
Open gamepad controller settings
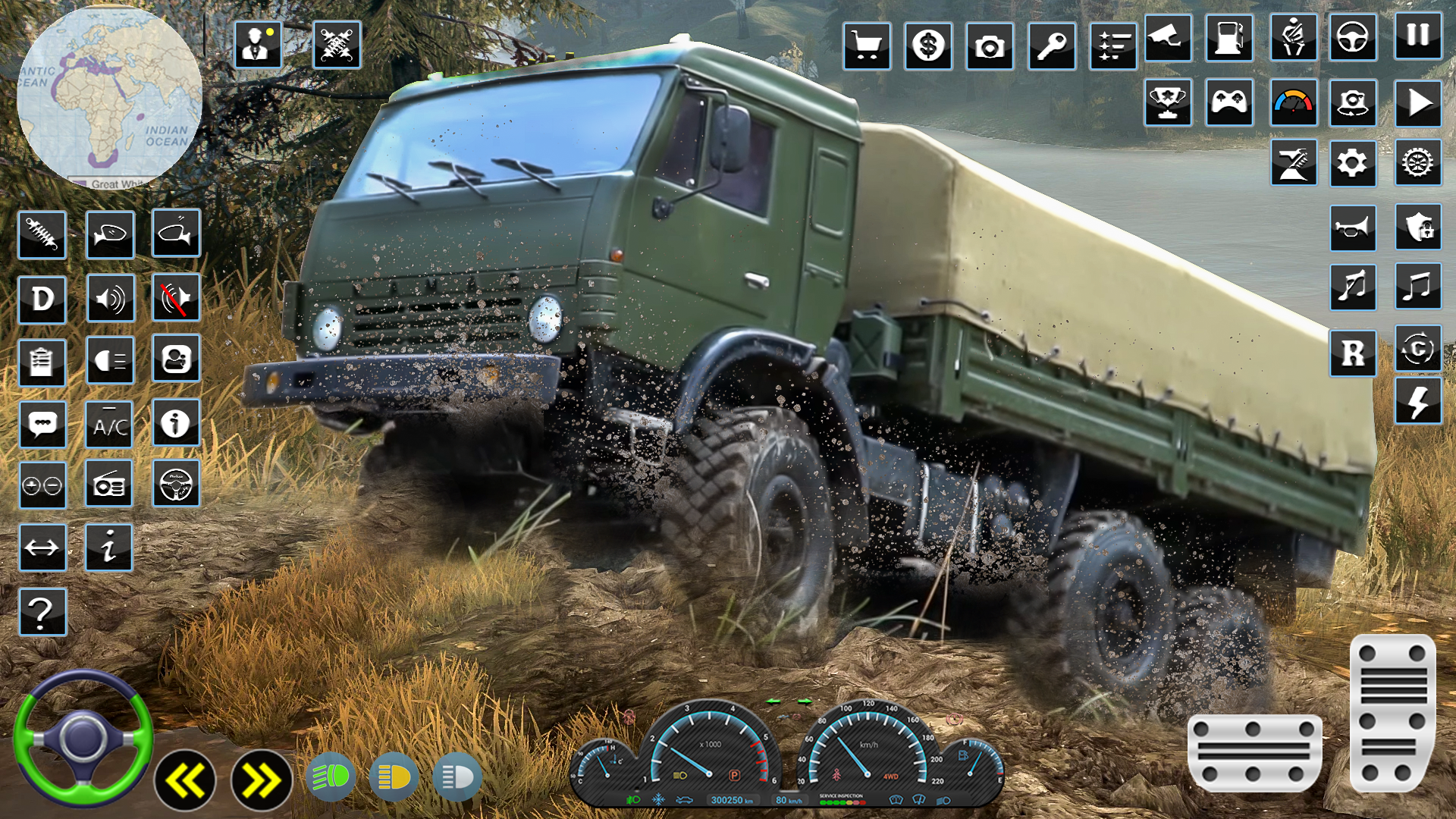point(1230,104)
